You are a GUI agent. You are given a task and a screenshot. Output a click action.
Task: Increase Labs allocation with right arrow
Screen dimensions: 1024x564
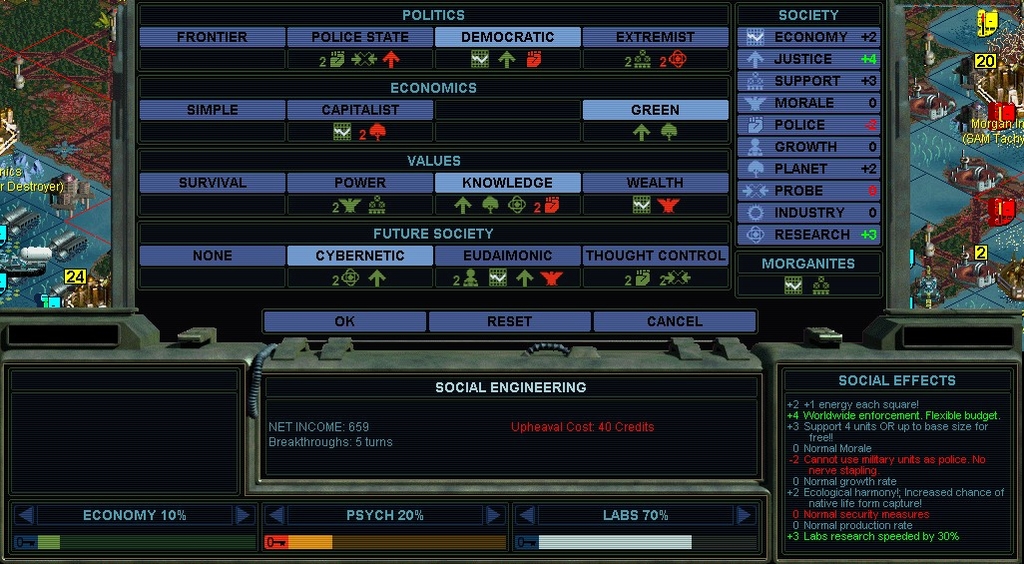pos(744,515)
